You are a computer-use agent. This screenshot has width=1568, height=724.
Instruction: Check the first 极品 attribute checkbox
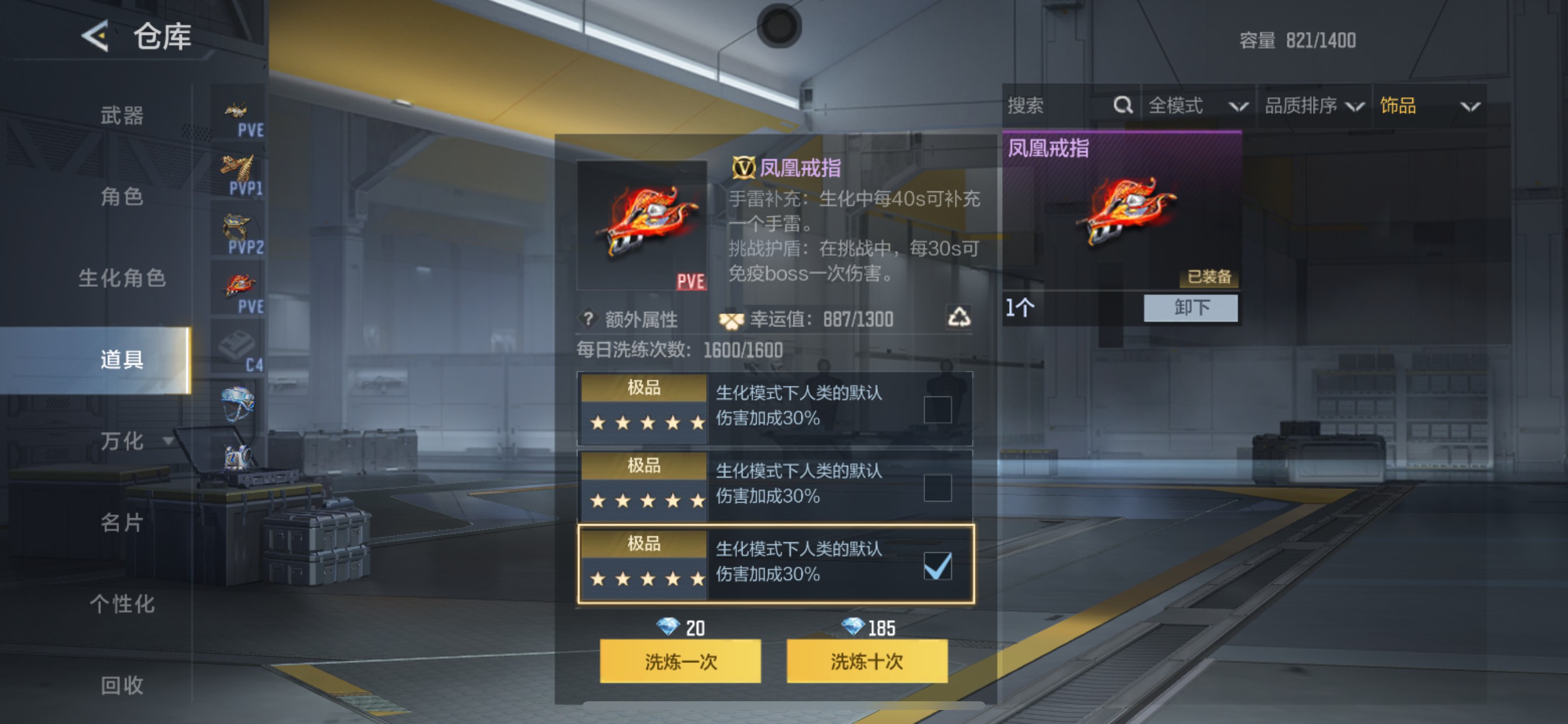939,409
